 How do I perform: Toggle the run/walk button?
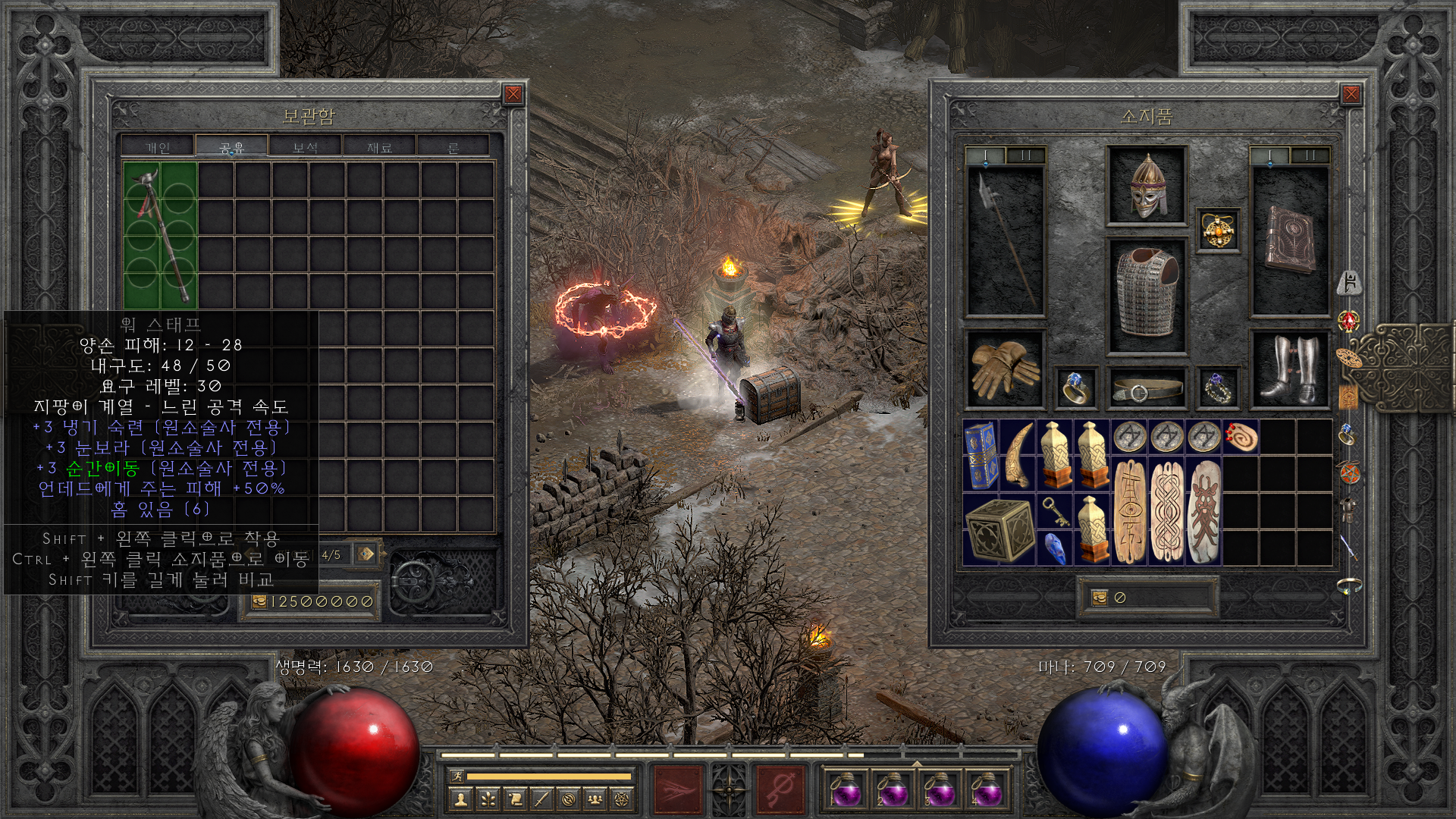click(x=455, y=776)
